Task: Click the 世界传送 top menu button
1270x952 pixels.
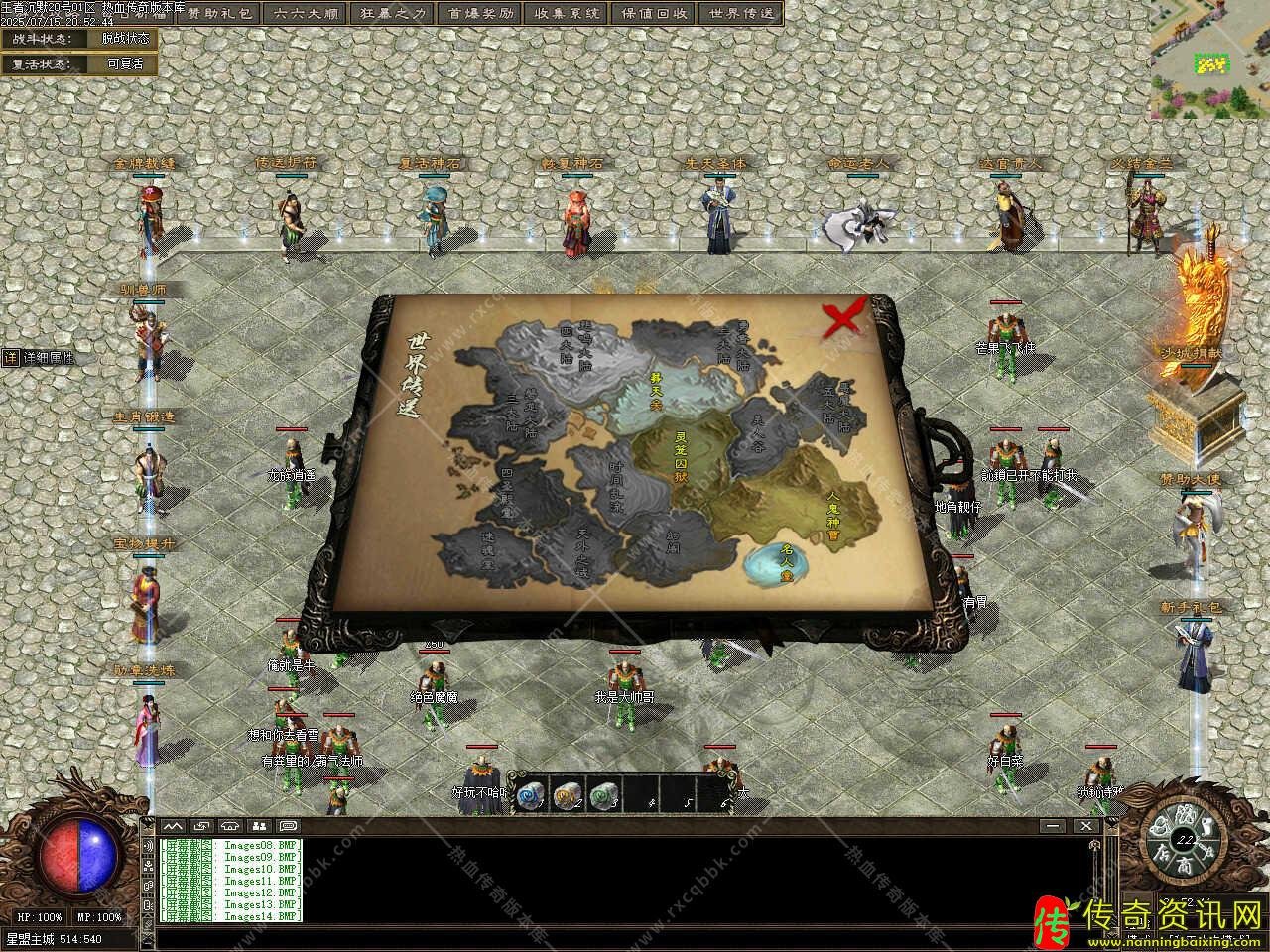Action: [x=740, y=13]
